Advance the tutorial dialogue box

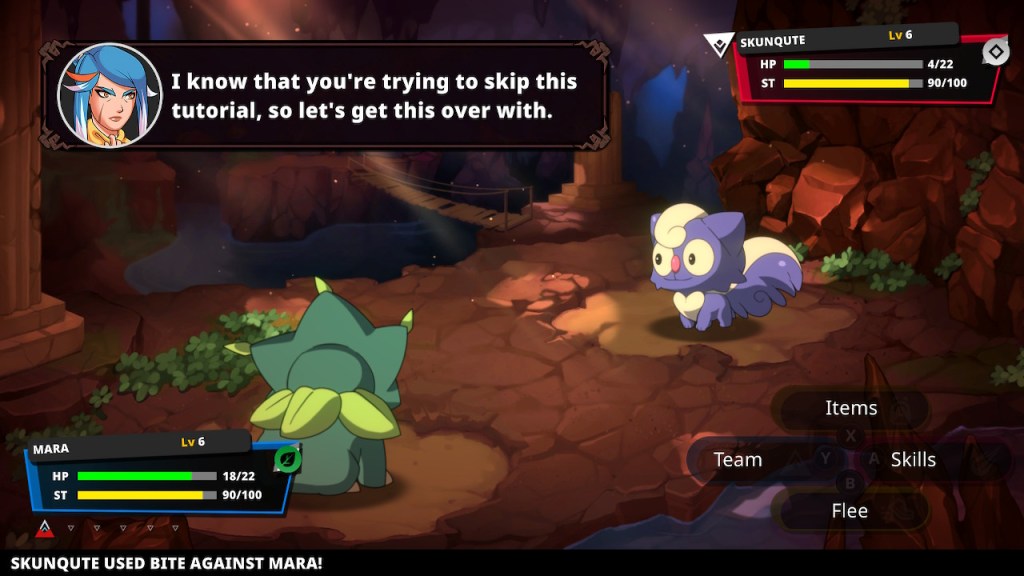pos(330,96)
